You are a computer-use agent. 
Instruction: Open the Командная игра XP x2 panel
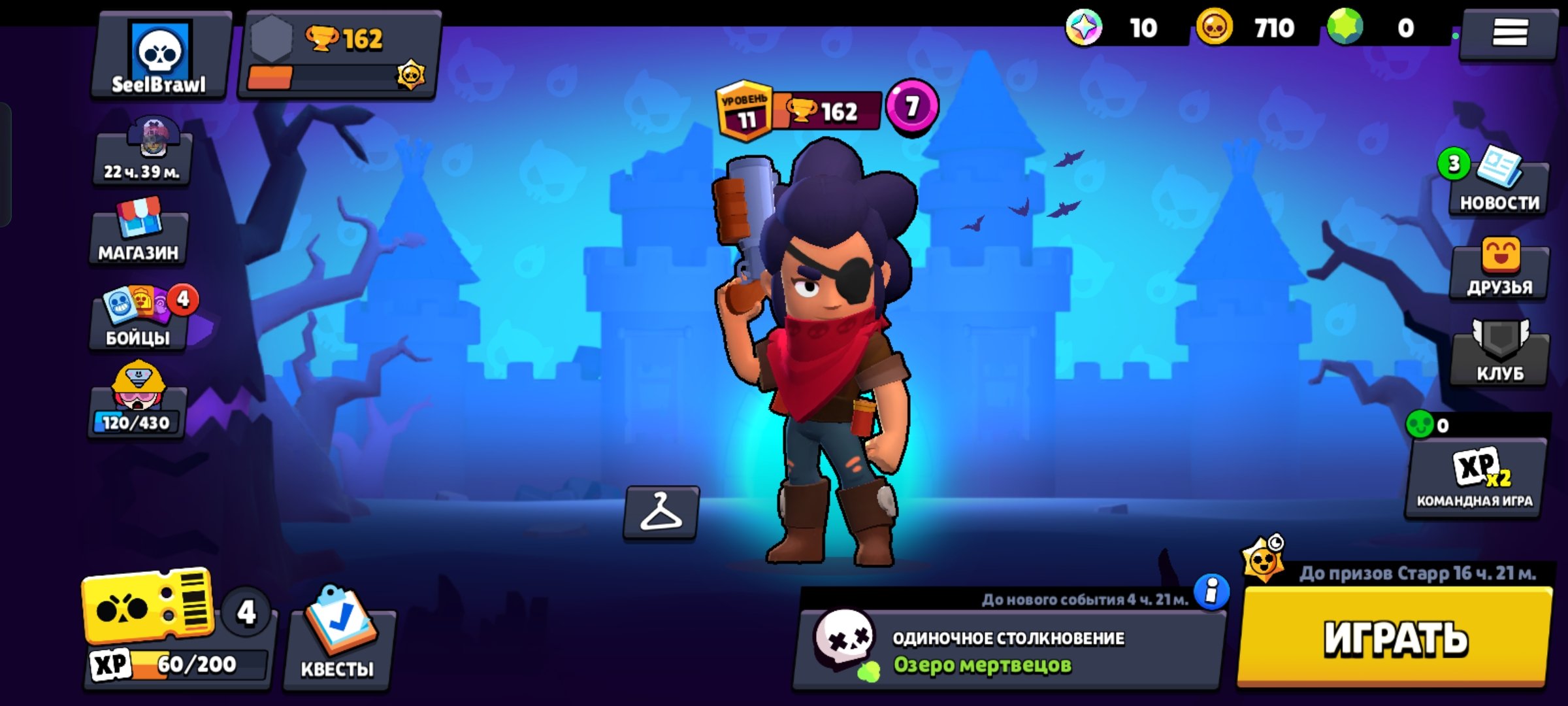1475,479
